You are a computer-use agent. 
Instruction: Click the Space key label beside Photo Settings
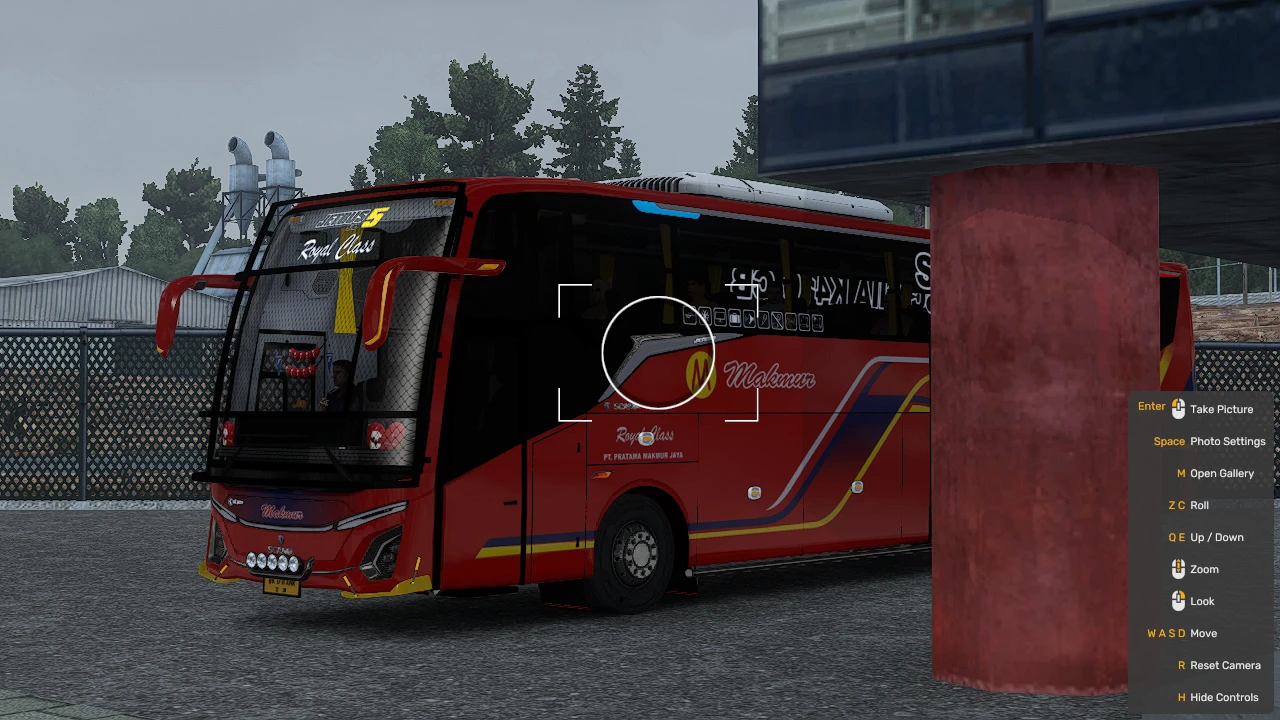coord(1169,441)
